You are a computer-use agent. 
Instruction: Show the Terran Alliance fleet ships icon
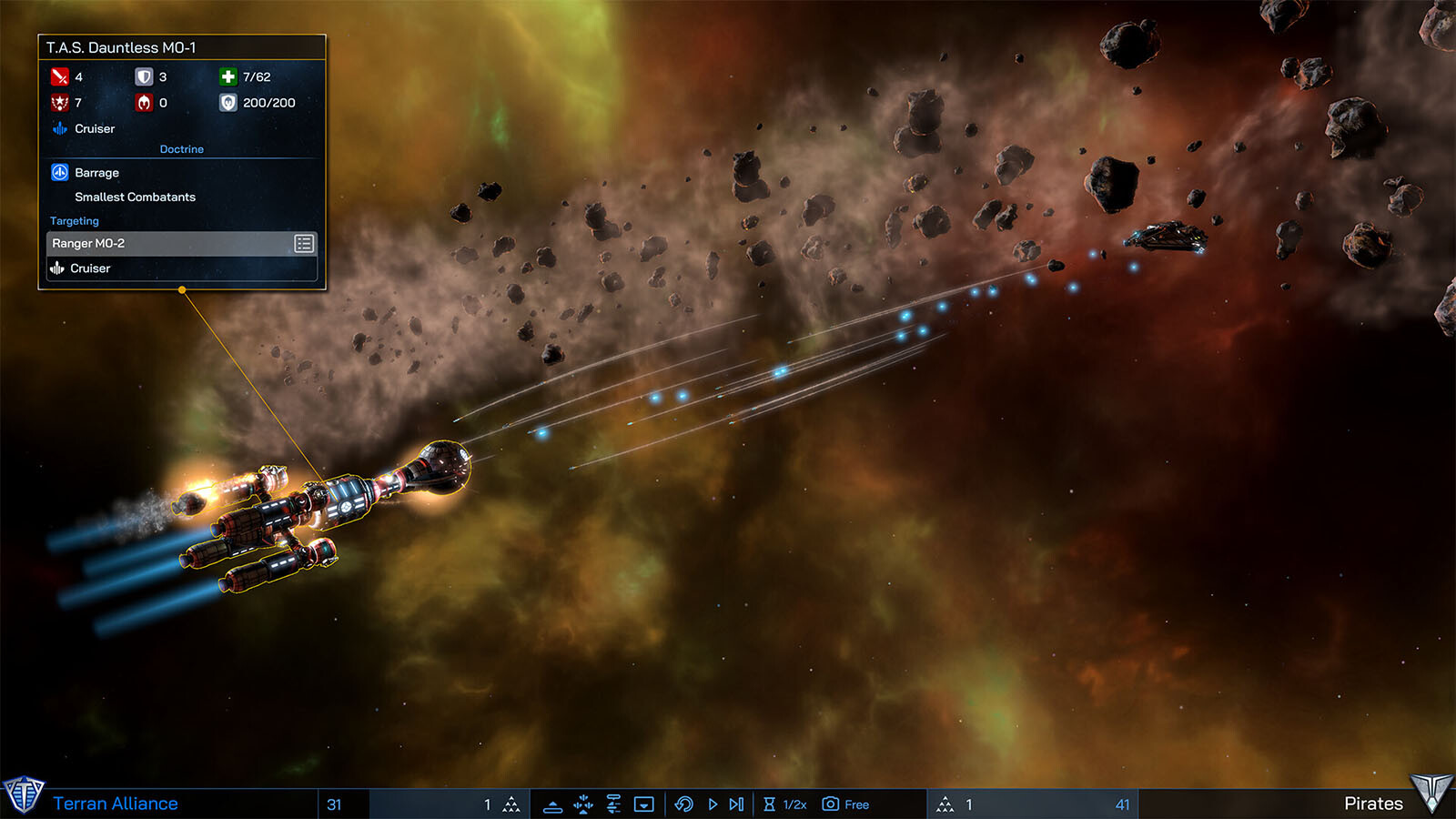(511, 804)
